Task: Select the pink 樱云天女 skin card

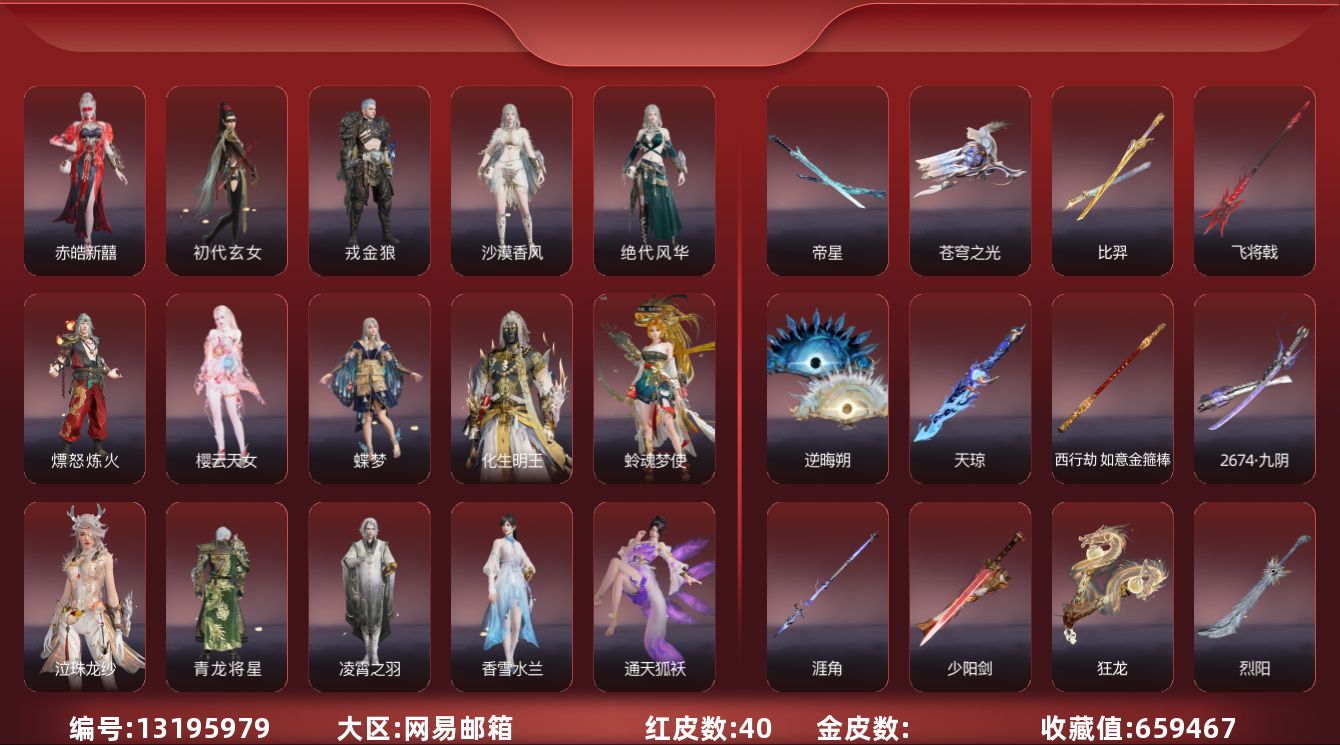Action: [x=227, y=388]
